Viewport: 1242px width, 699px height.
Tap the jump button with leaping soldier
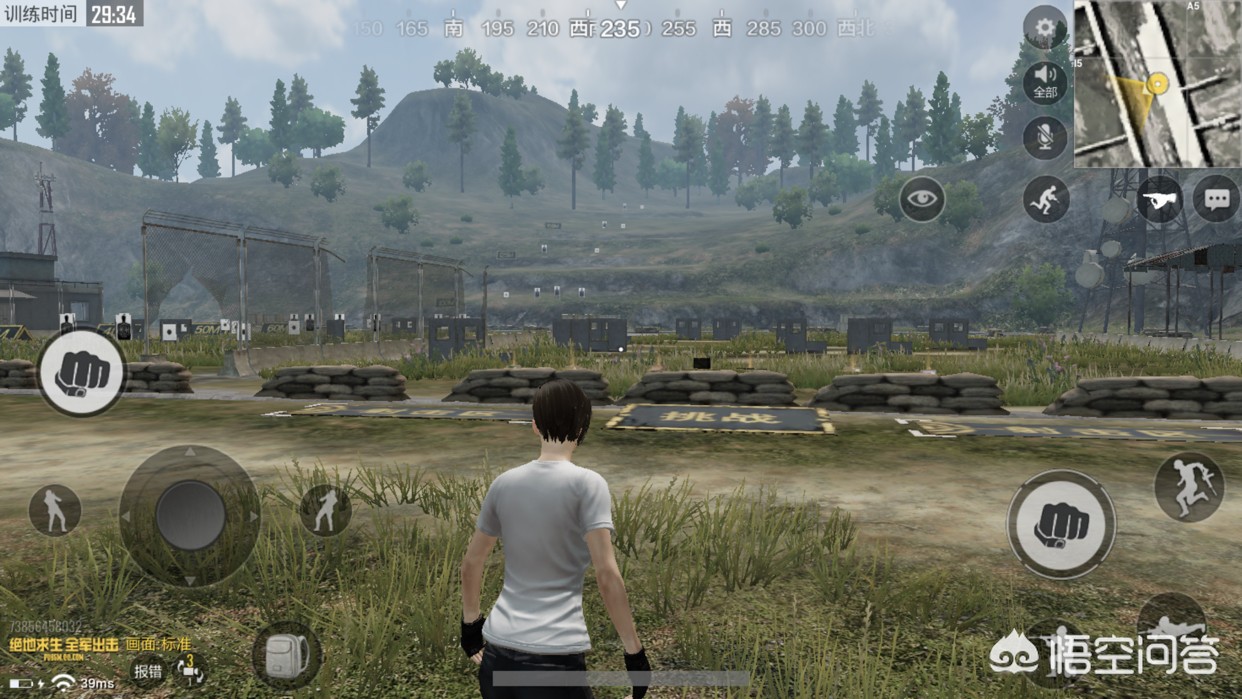tap(1188, 488)
